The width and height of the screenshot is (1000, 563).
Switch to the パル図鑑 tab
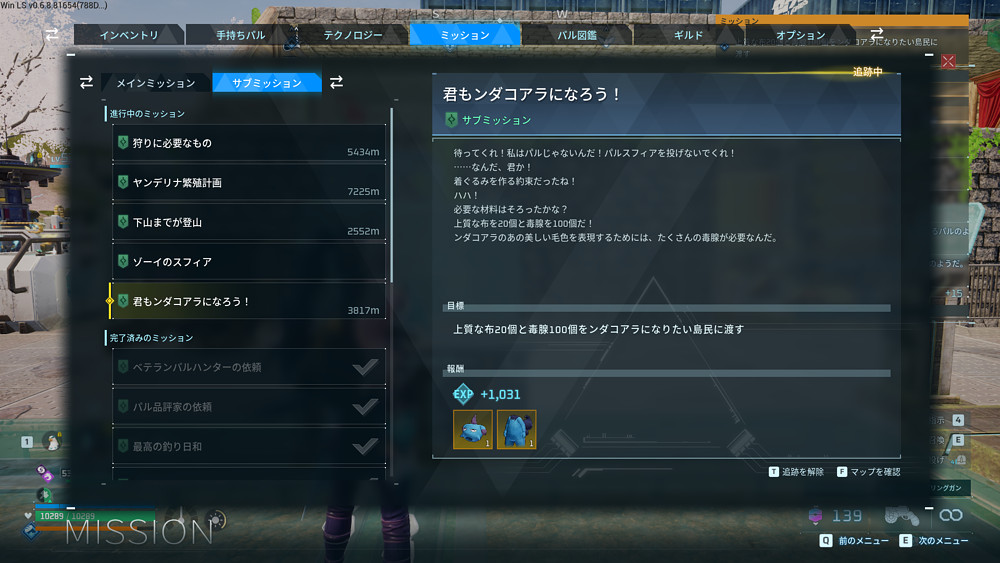(577, 35)
